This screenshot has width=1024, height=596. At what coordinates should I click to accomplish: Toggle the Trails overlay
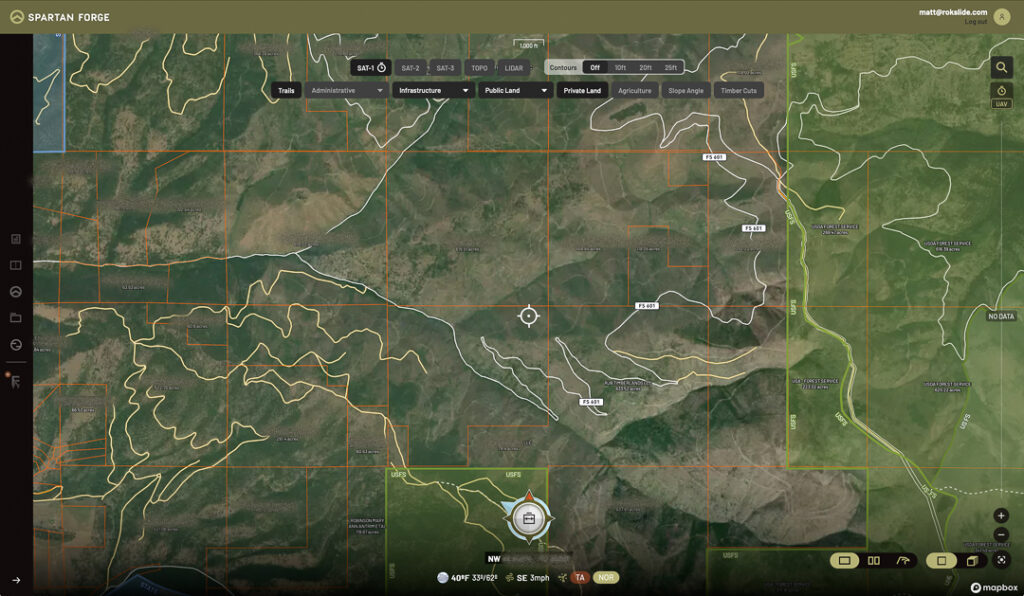tap(286, 90)
